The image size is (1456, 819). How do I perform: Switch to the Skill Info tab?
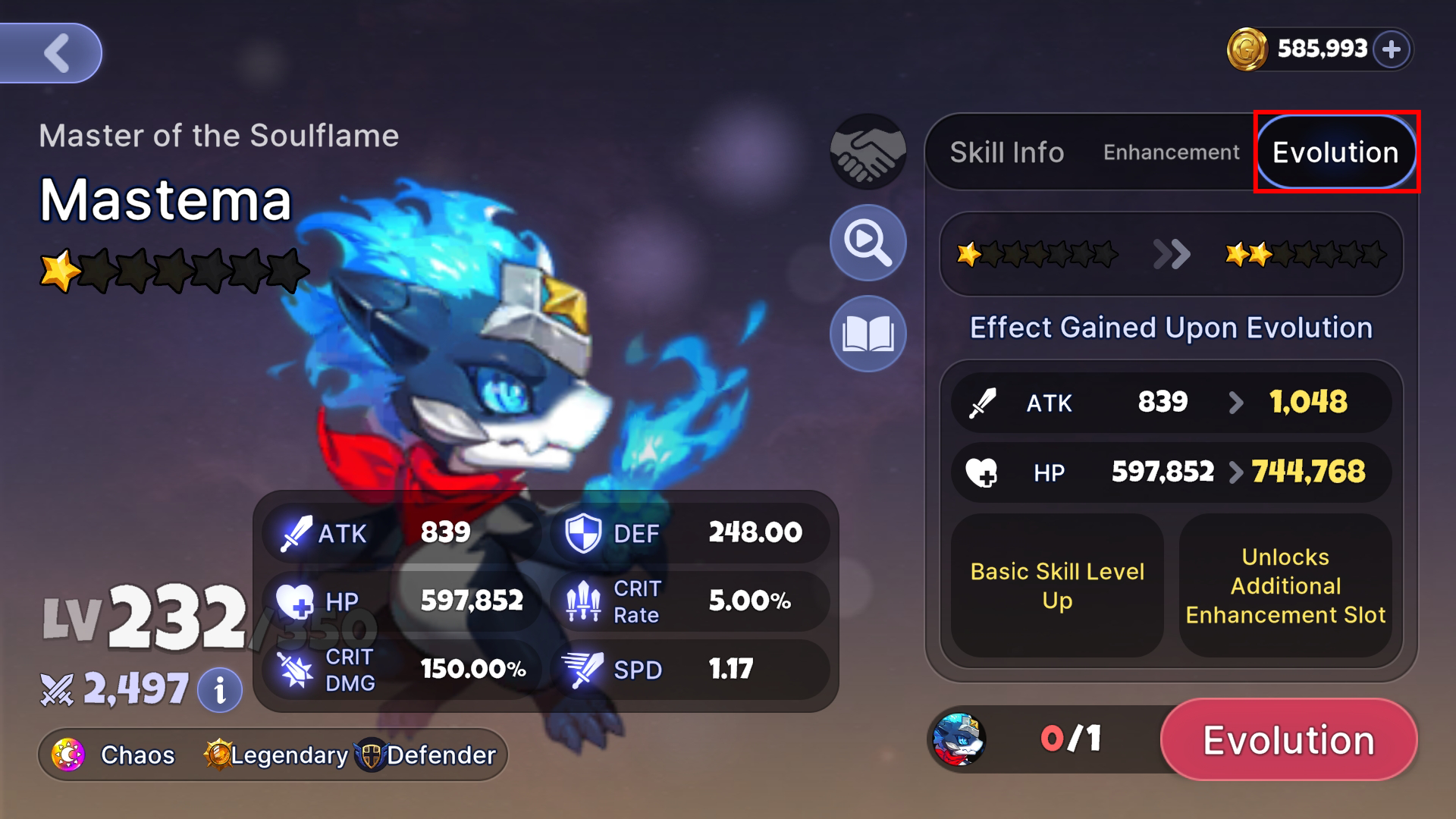(x=1007, y=152)
